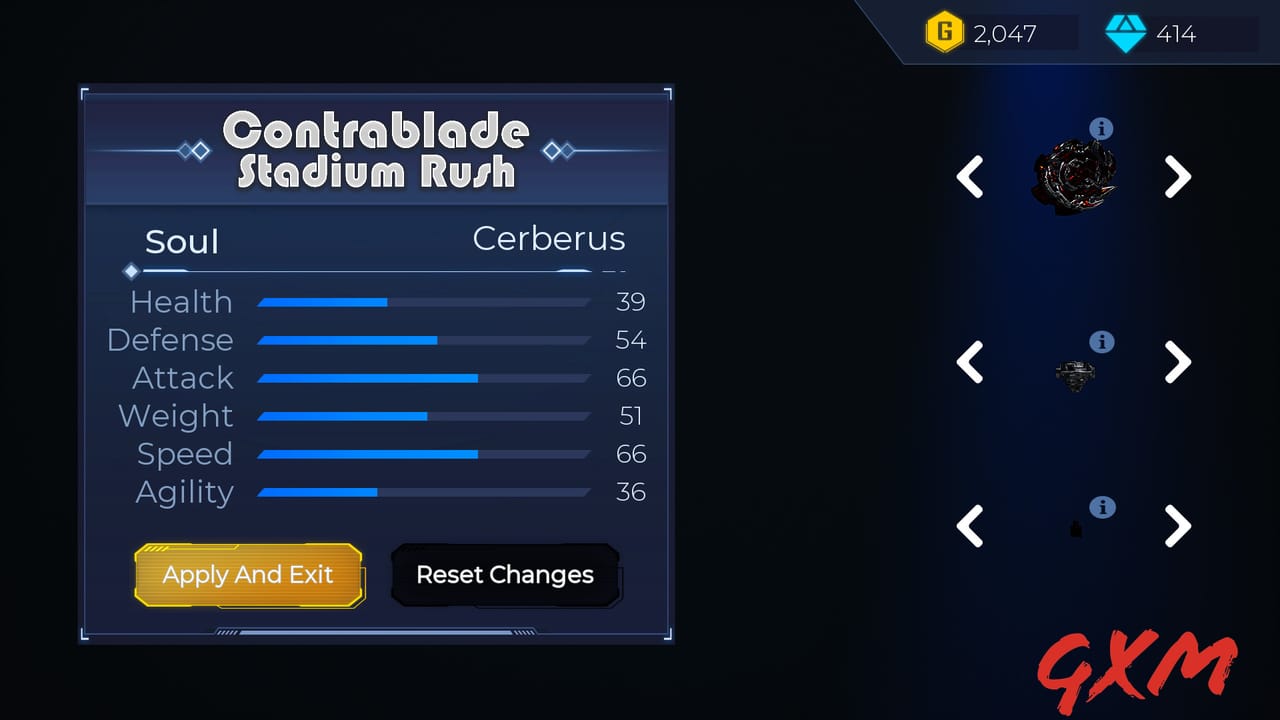1280x720 pixels.
Task: Click the blue diamond currency icon
Action: 1126,33
